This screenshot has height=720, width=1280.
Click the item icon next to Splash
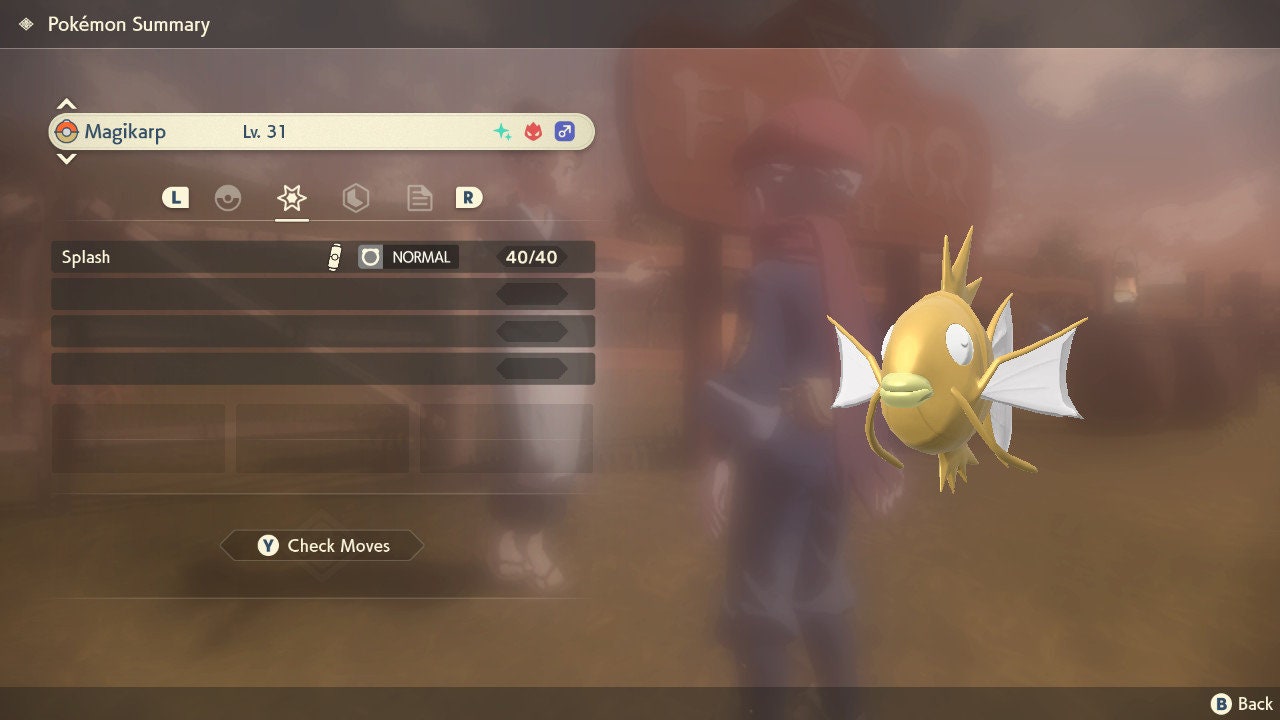tap(335, 257)
